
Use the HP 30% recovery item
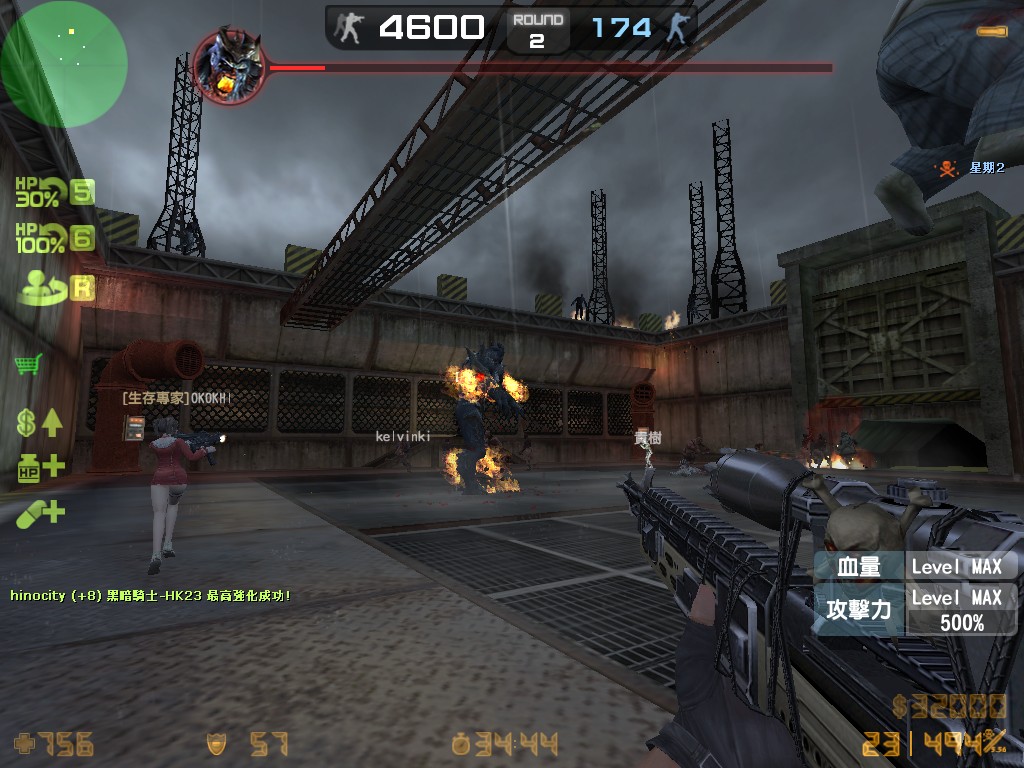click(38, 192)
